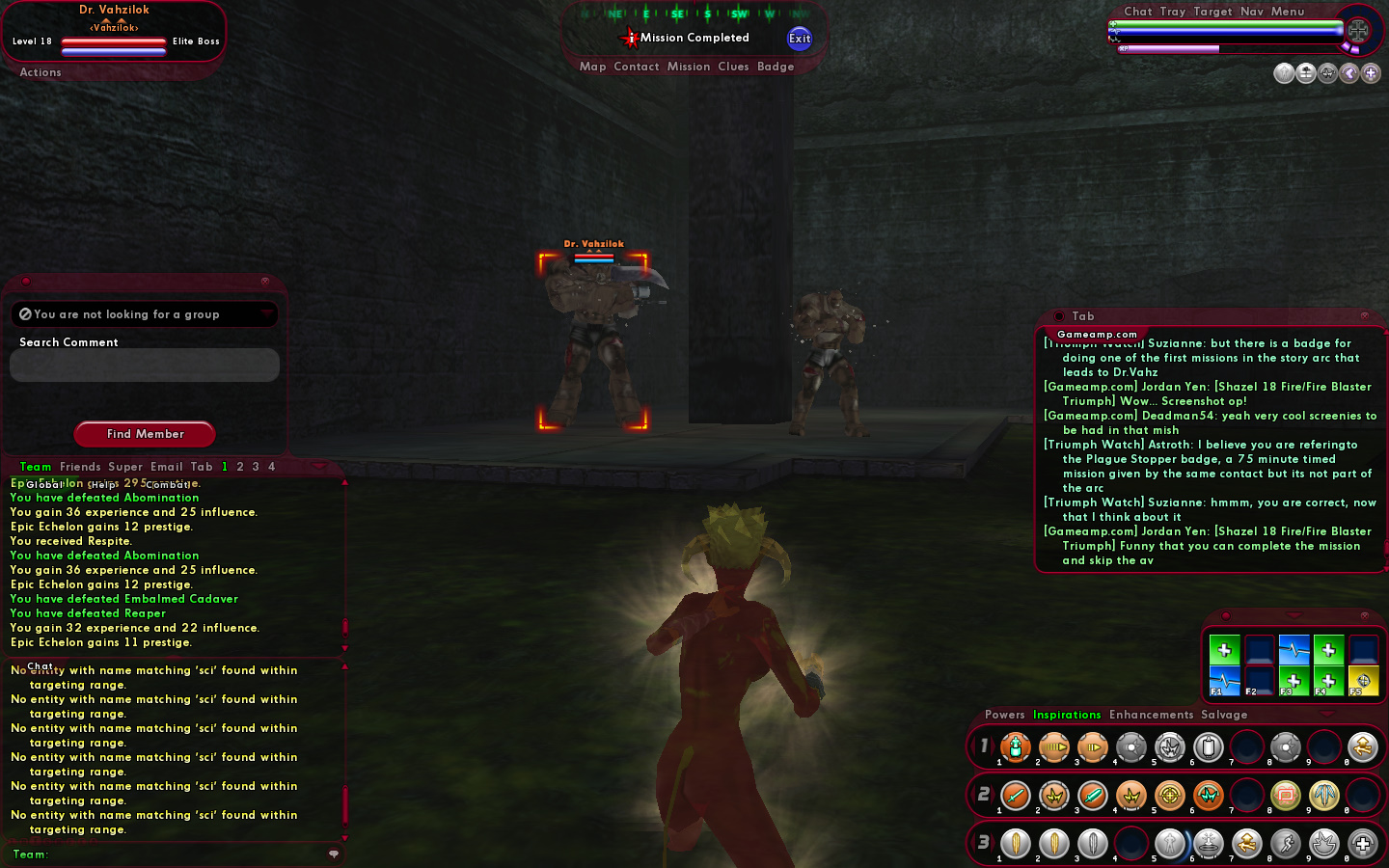Open the Map from the nav bar

pyautogui.click(x=593, y=67)
